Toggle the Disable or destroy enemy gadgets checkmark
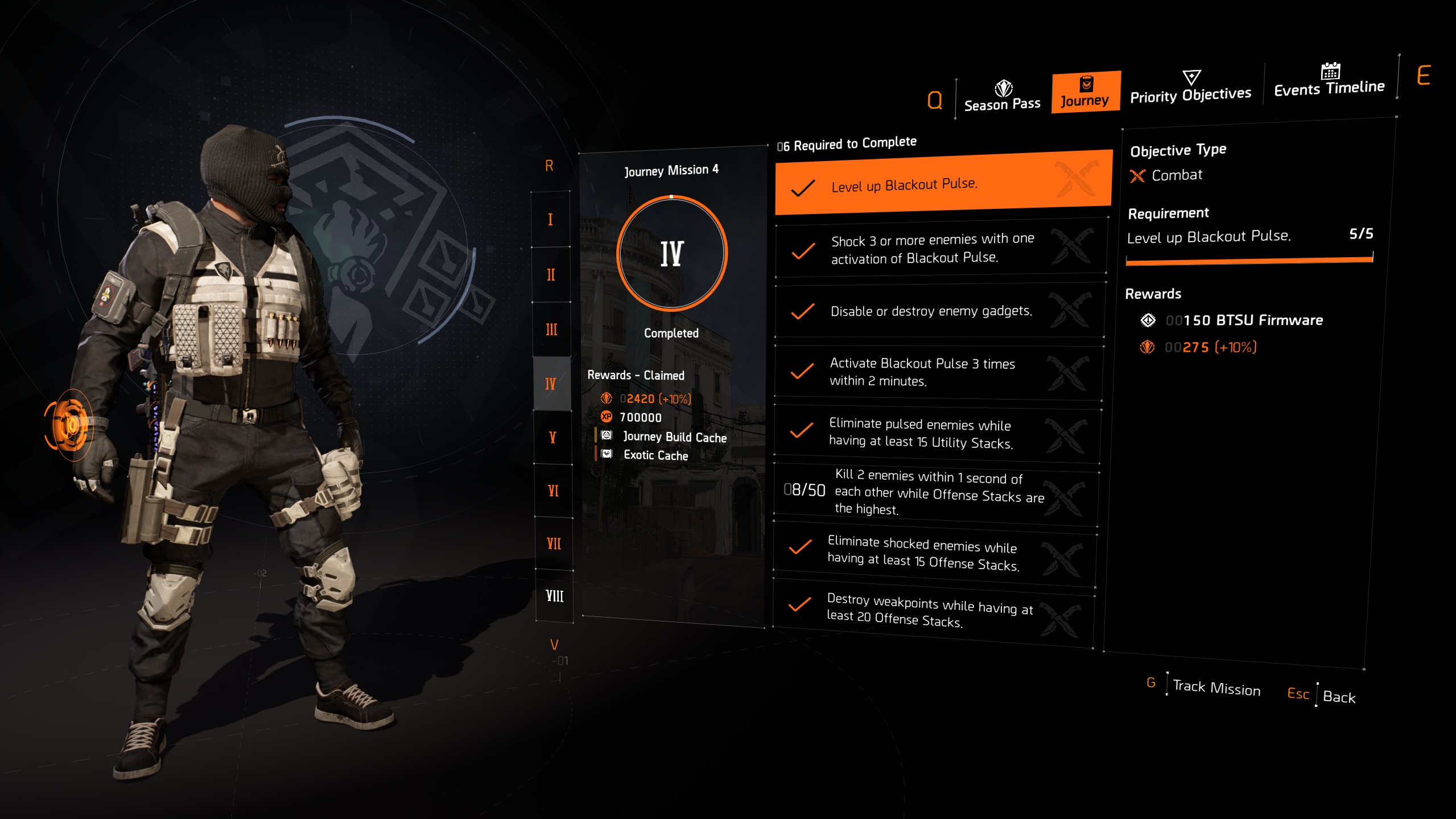1456x819 pixels. [803, 311]
